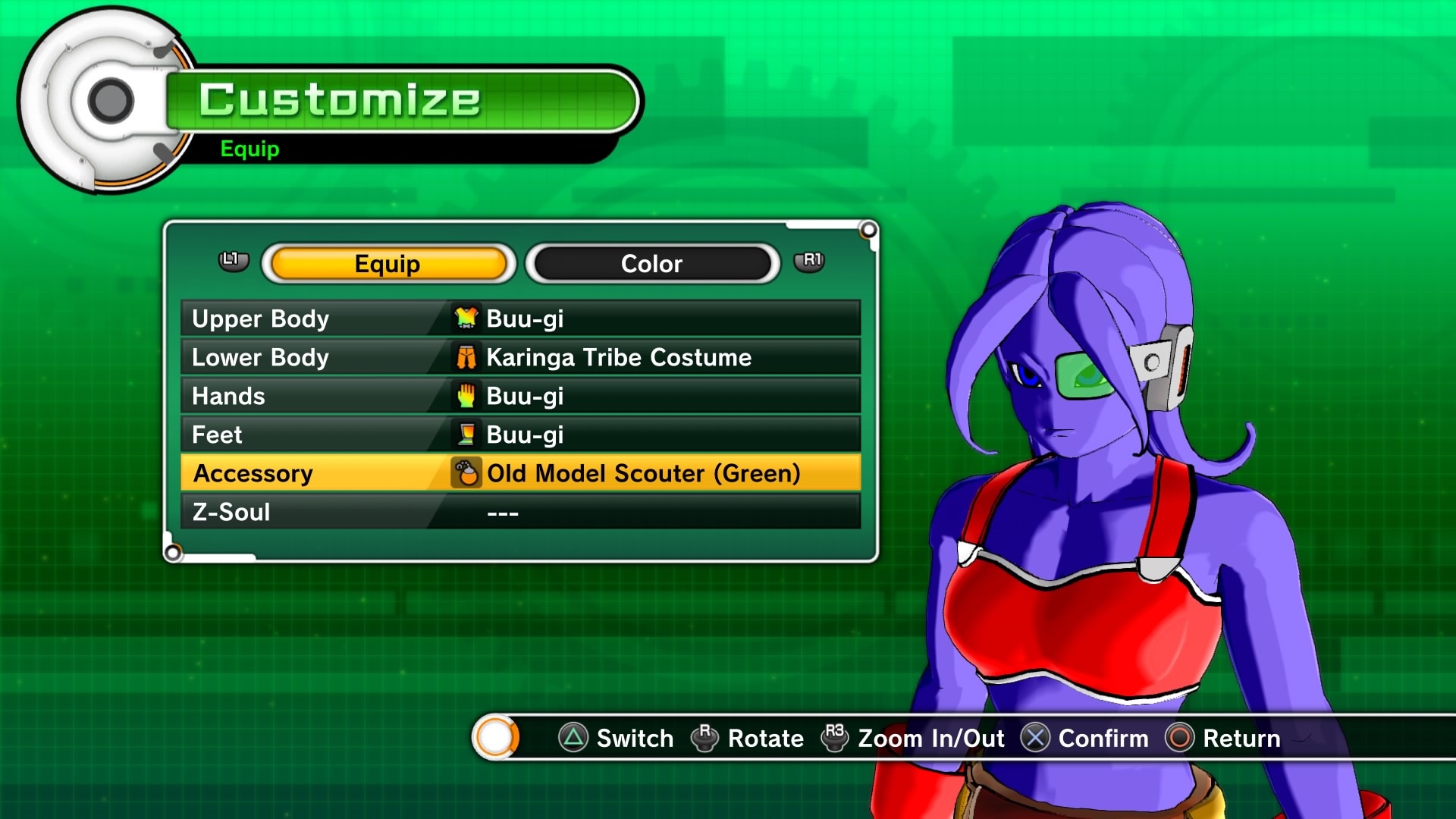Viewport: 1456px width, 819px height.
Task: Select the empty Z-Soul slot
Action: [520, 512]
